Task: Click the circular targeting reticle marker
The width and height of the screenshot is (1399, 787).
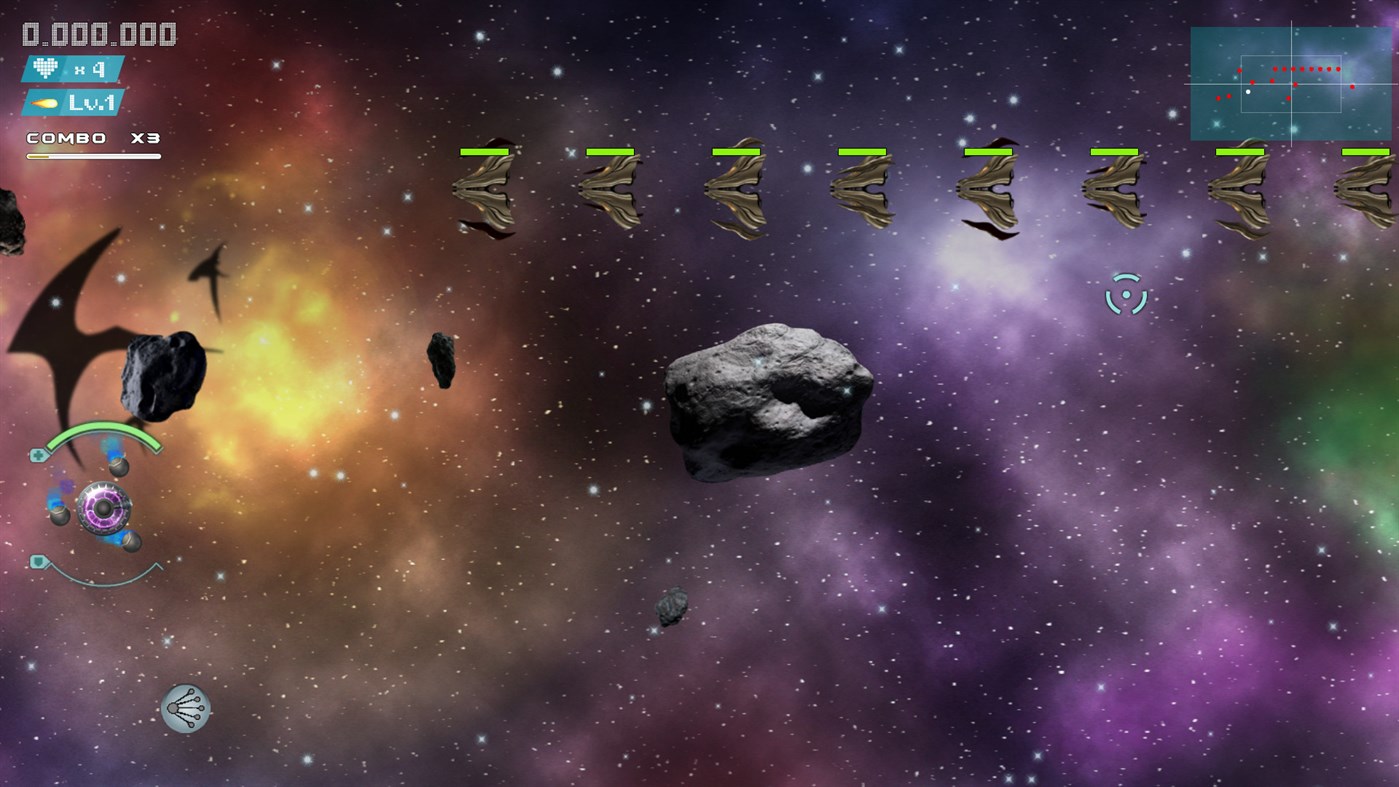Action: coord(1128,293)
